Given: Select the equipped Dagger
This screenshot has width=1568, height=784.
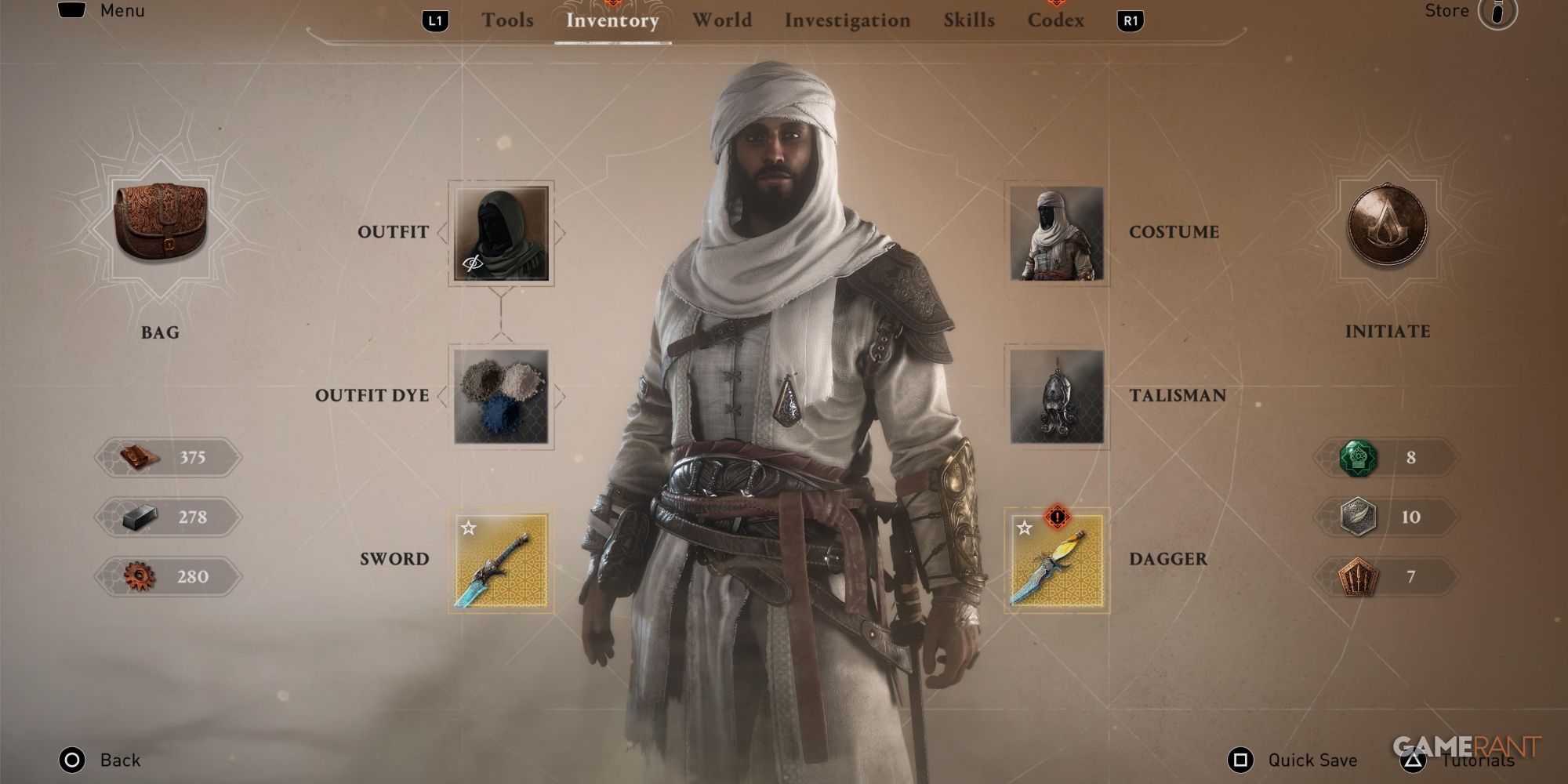Looking at the screenshot, I should 1057,561.
